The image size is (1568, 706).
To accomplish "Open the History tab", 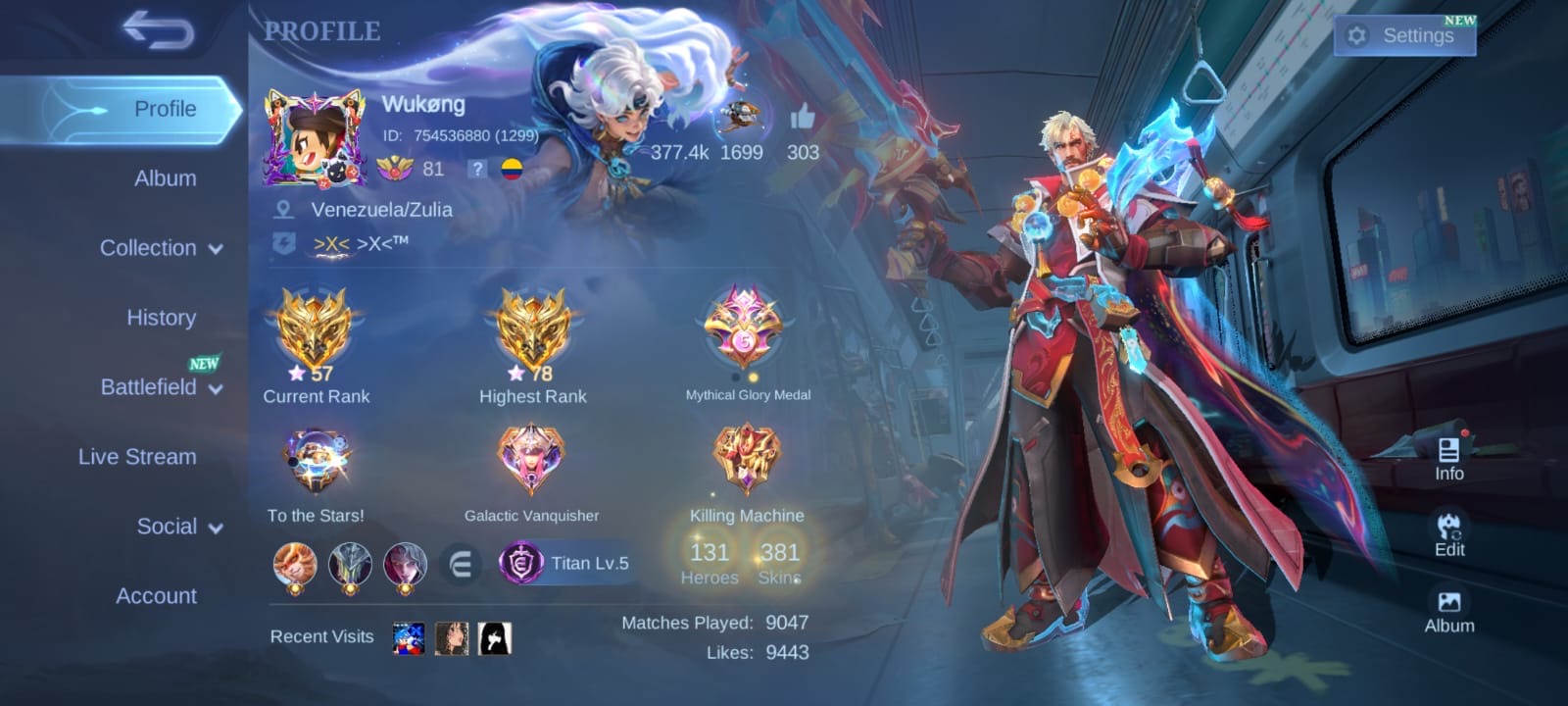I will (161, 318).
